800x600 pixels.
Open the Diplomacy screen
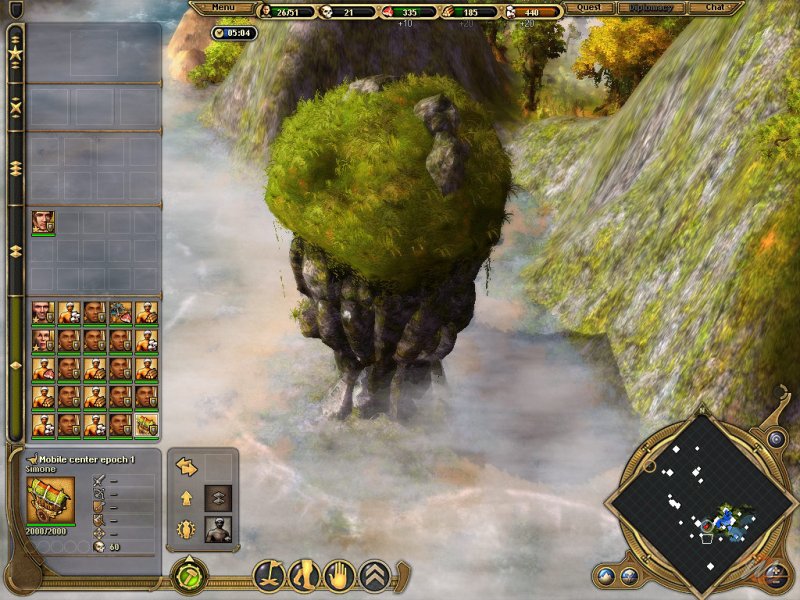[x=652, y=8]
